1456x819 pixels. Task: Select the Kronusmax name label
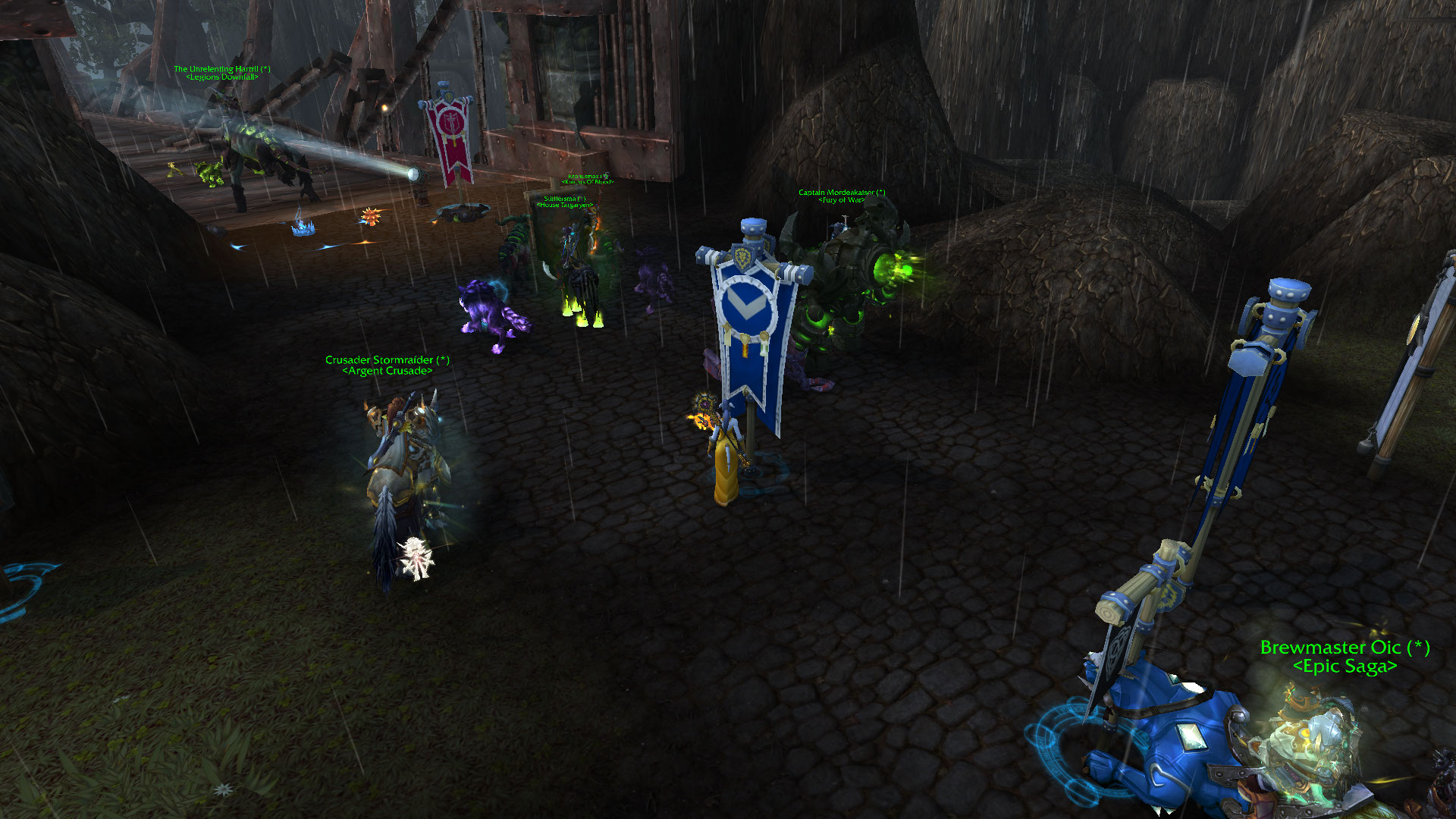[588, 177]
